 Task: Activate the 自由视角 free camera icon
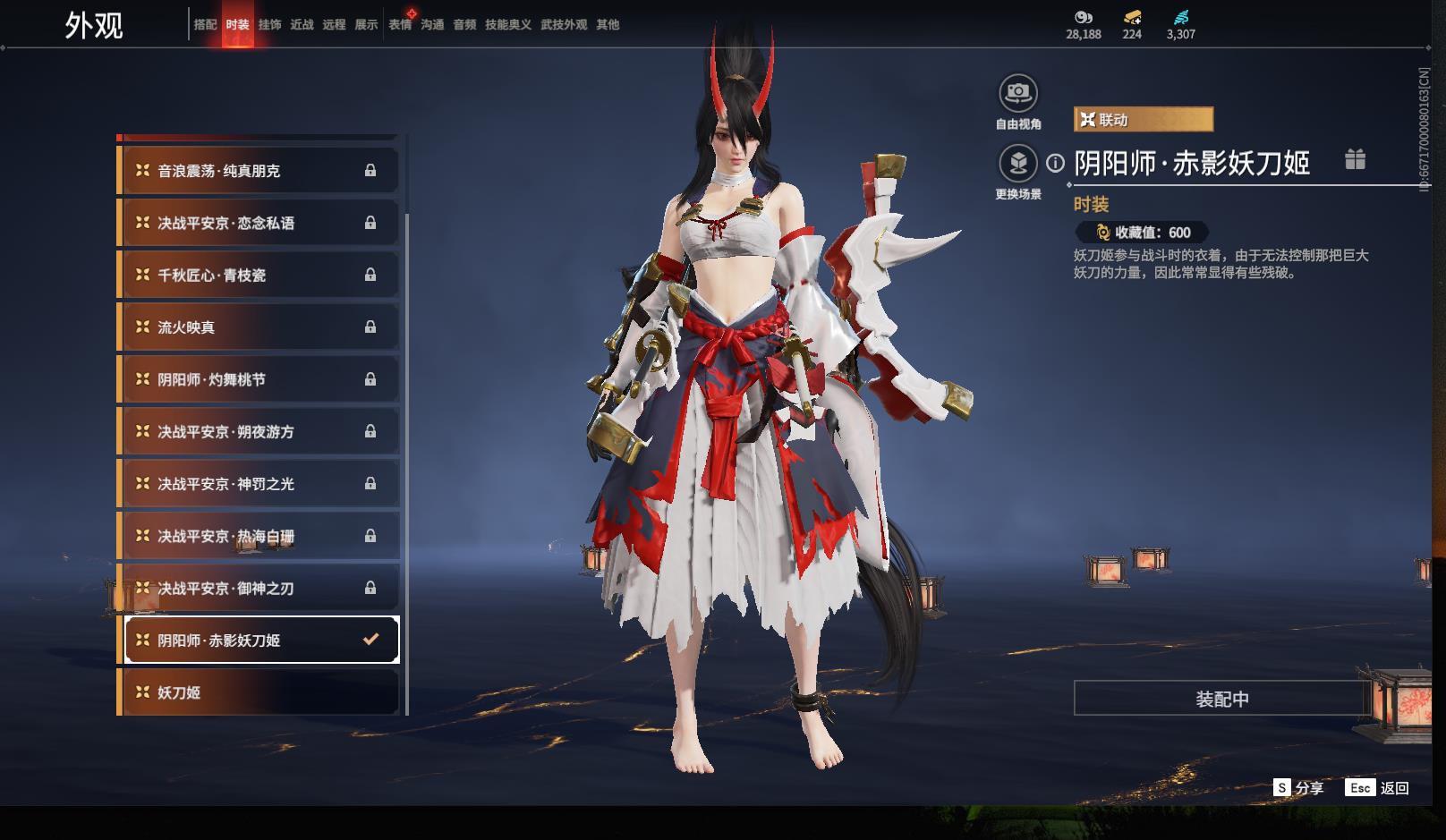click(1017, 93)
